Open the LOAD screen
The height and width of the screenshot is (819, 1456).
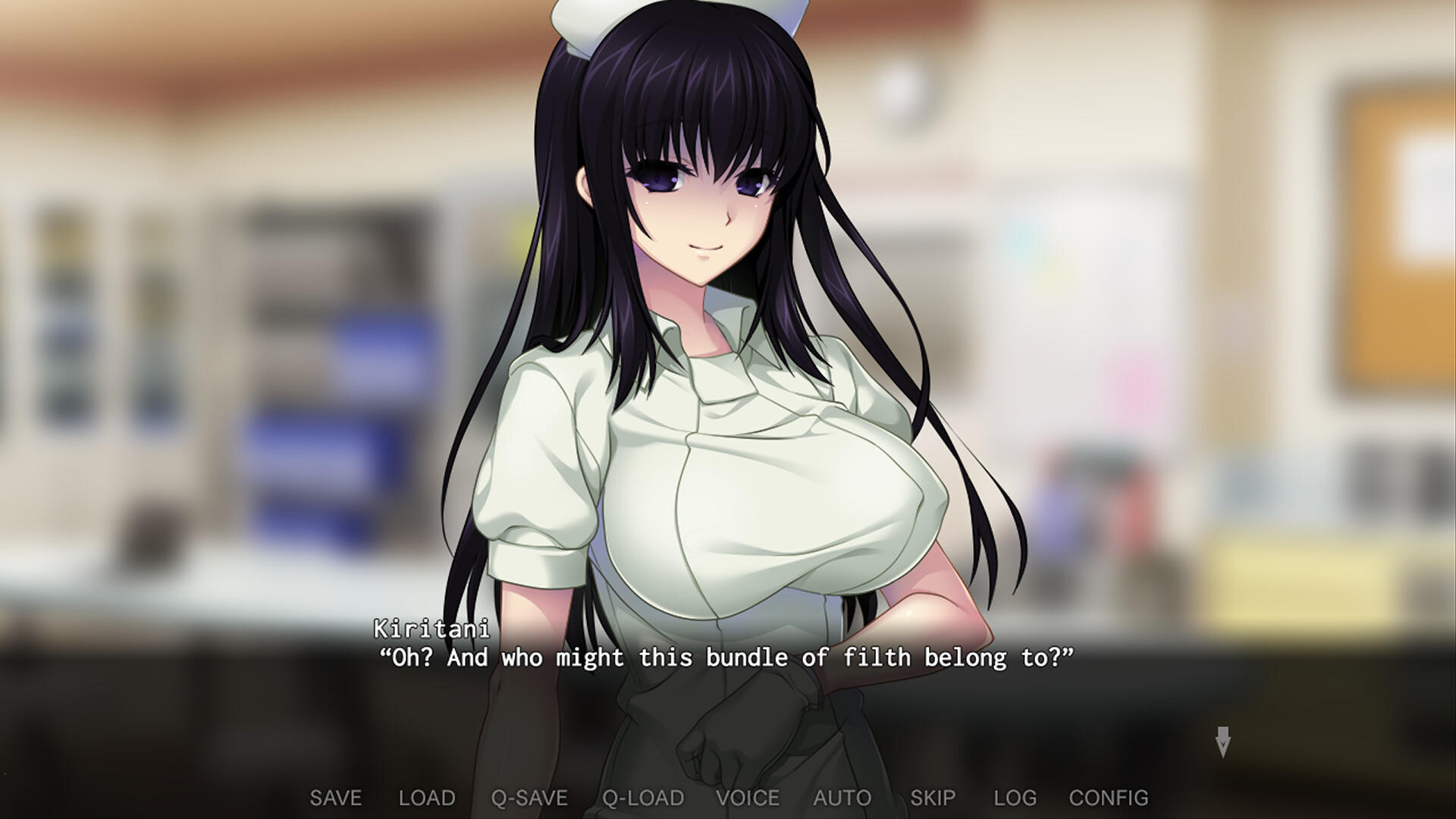pyautogui.click(x=426, y=798)
